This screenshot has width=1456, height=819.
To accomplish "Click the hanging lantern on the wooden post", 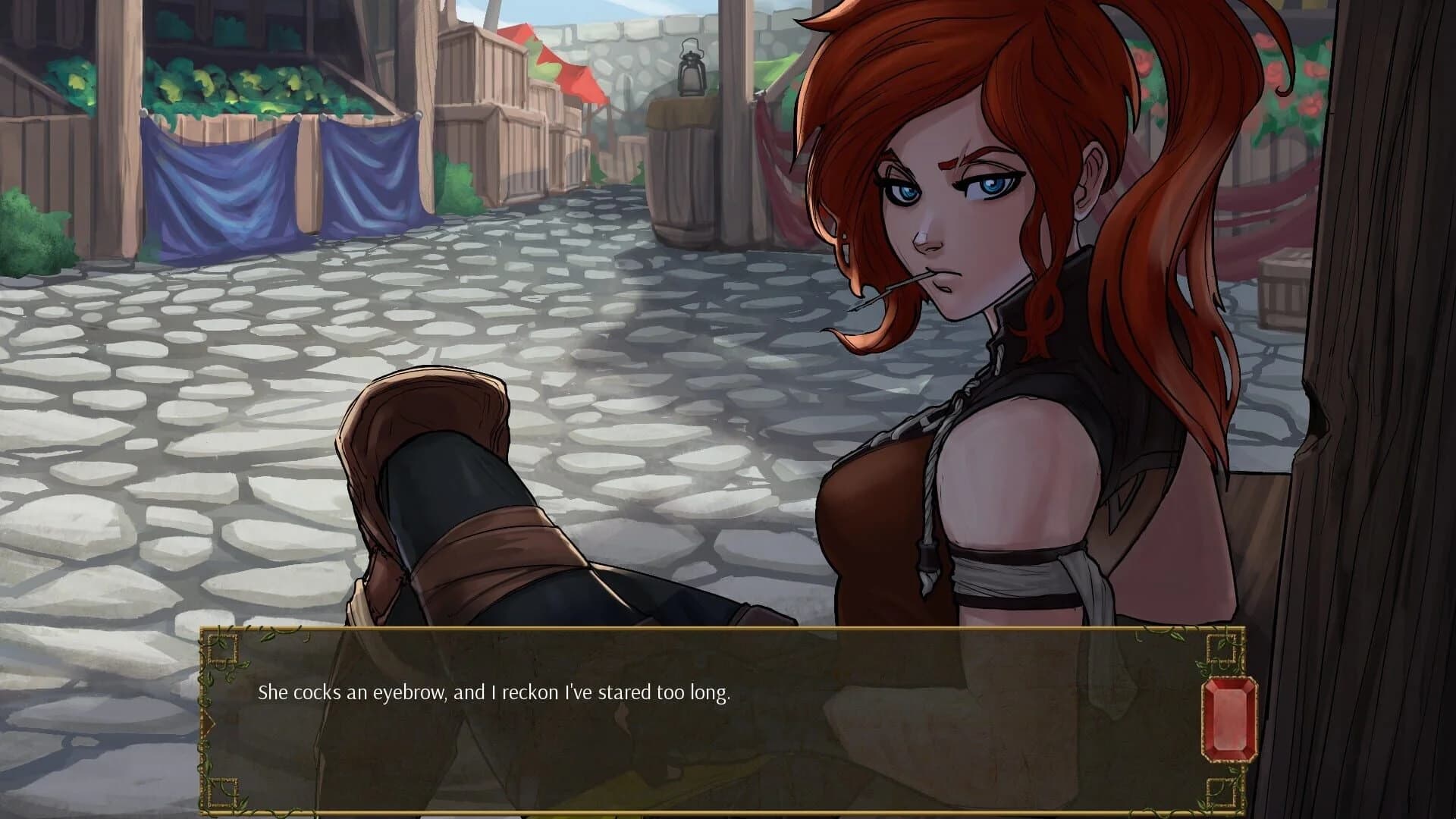I will pyautogui.click(x=692, y=68).
